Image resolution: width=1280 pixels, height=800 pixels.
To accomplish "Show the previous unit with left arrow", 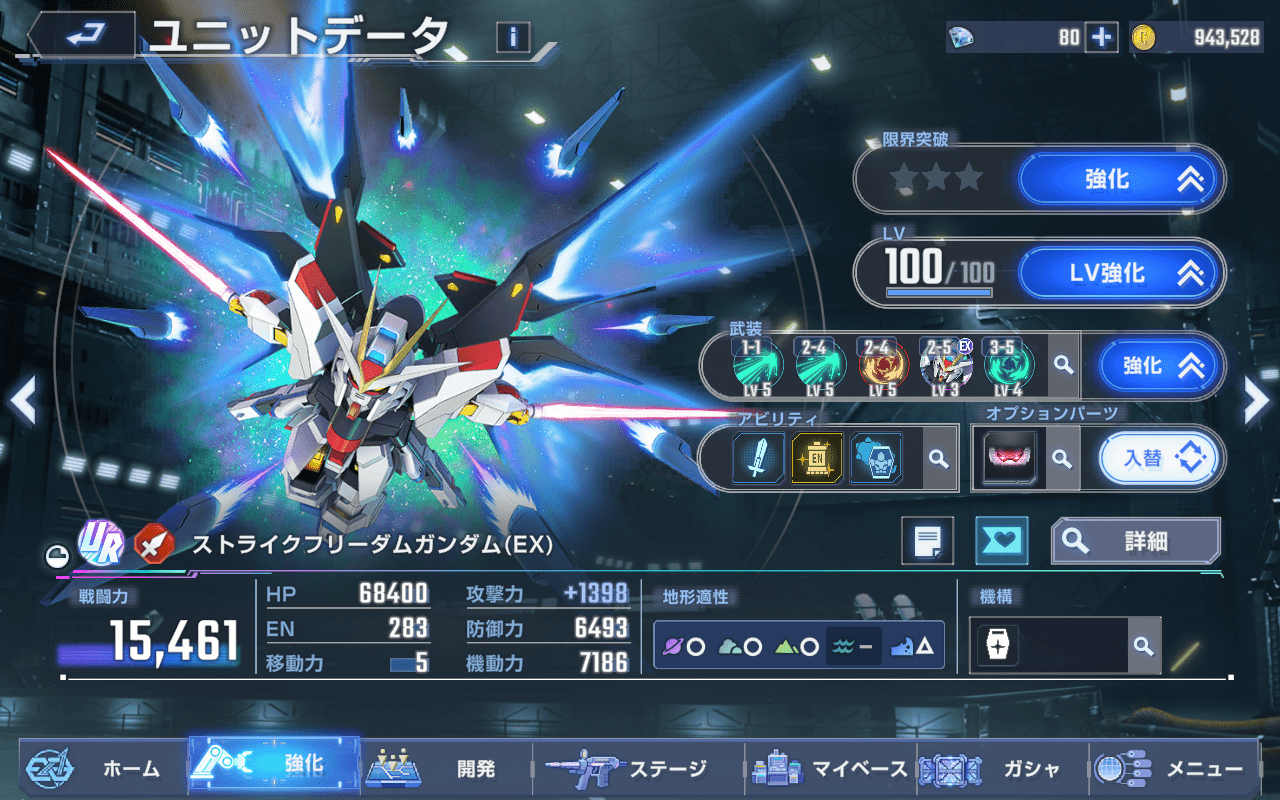I will click(22, 402).
